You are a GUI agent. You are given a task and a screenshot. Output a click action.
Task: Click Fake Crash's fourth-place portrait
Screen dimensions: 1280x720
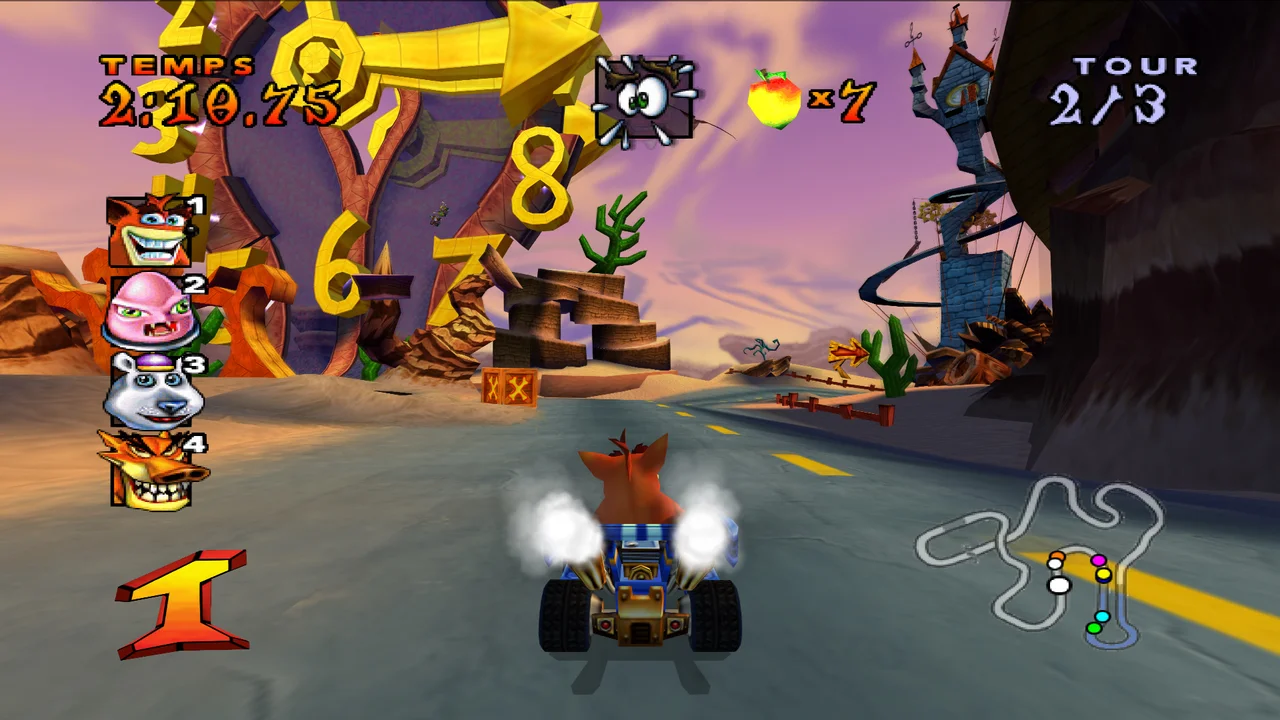pos(150,468)
